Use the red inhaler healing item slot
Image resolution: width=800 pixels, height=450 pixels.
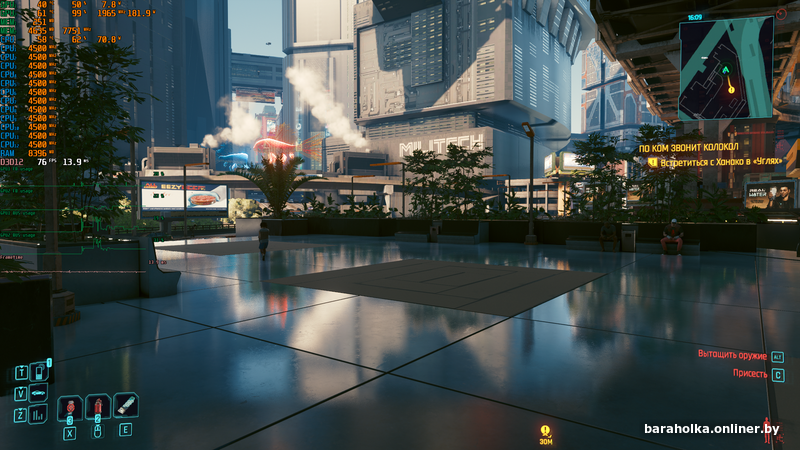(69, 408)
